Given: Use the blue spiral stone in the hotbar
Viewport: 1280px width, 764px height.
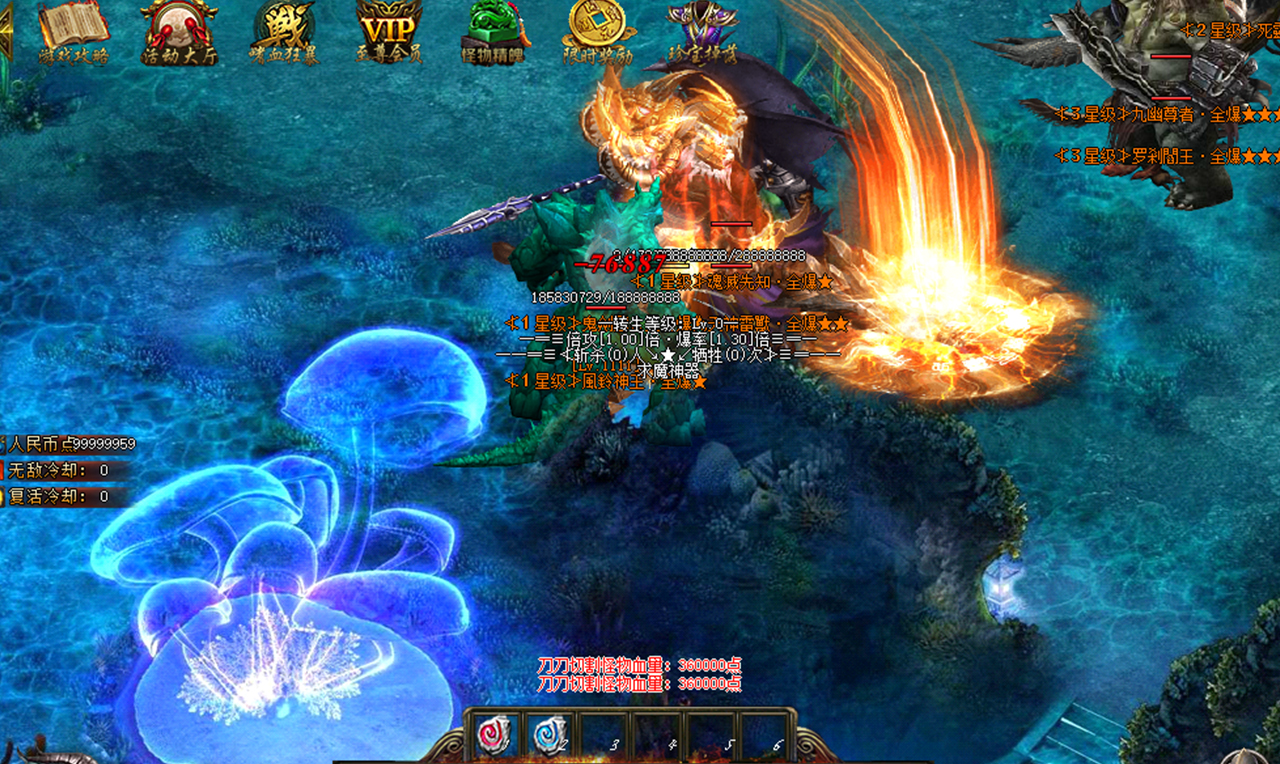Looking at the screenshot, I should 550,735.
